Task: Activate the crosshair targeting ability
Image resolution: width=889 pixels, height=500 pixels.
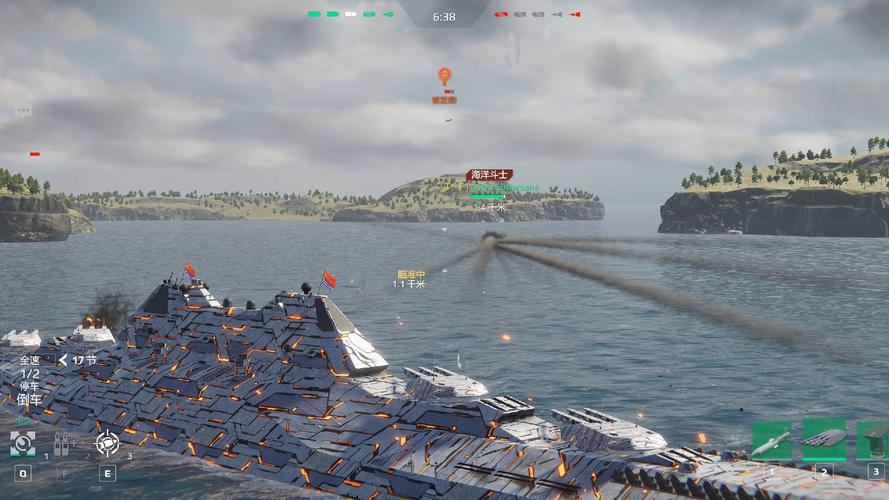Action: [x=106, y=442]
